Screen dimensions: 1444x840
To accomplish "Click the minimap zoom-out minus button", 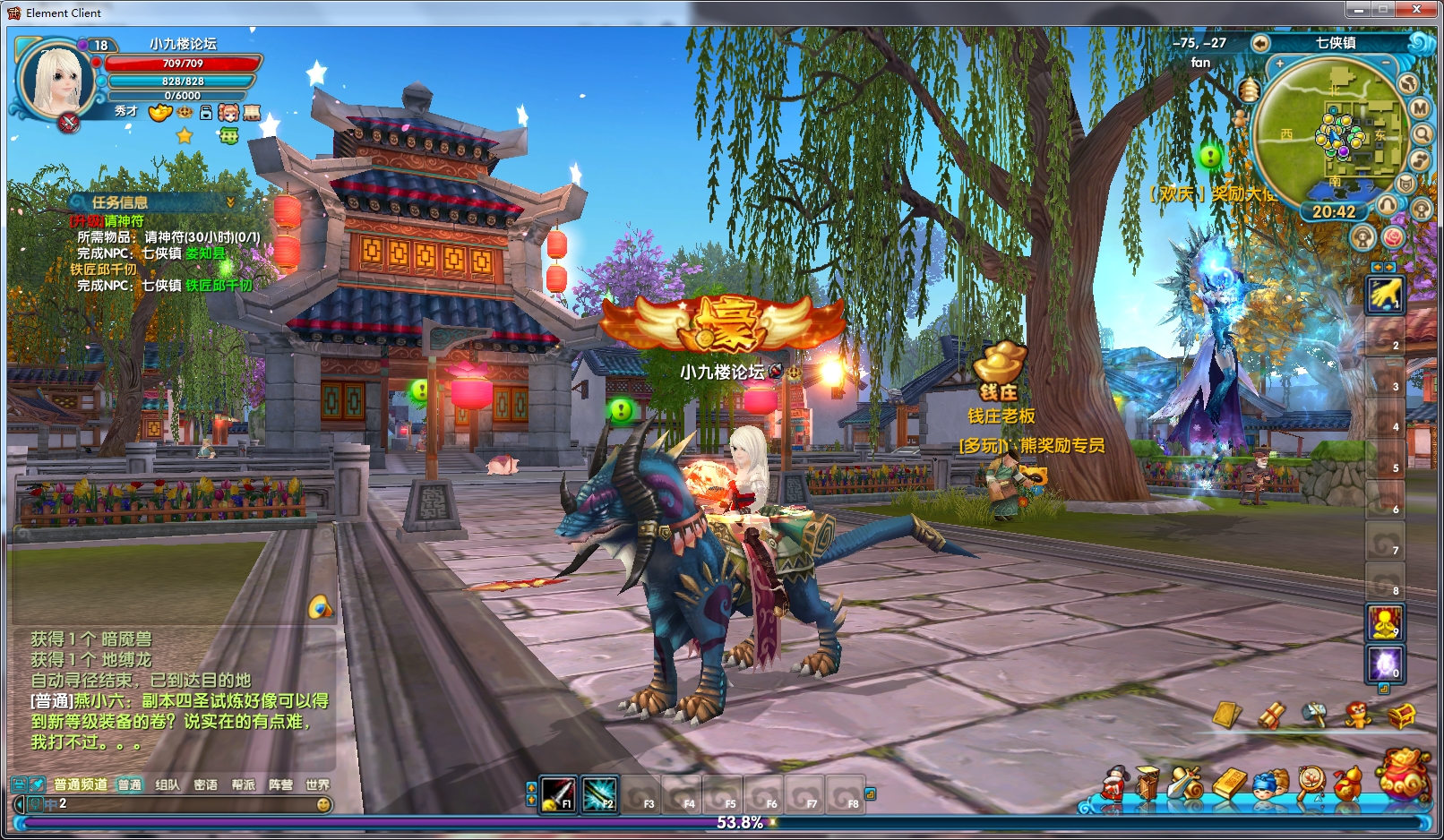I will click(x=1386, y=64).
